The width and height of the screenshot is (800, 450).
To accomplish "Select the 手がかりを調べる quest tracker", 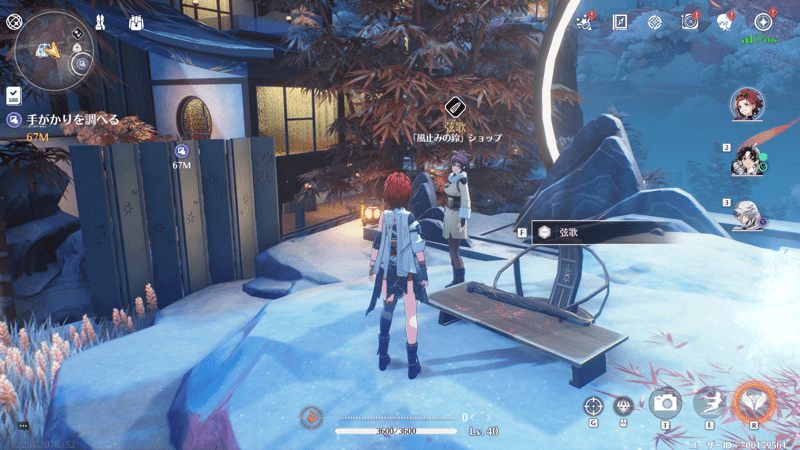I will point(70,120).
